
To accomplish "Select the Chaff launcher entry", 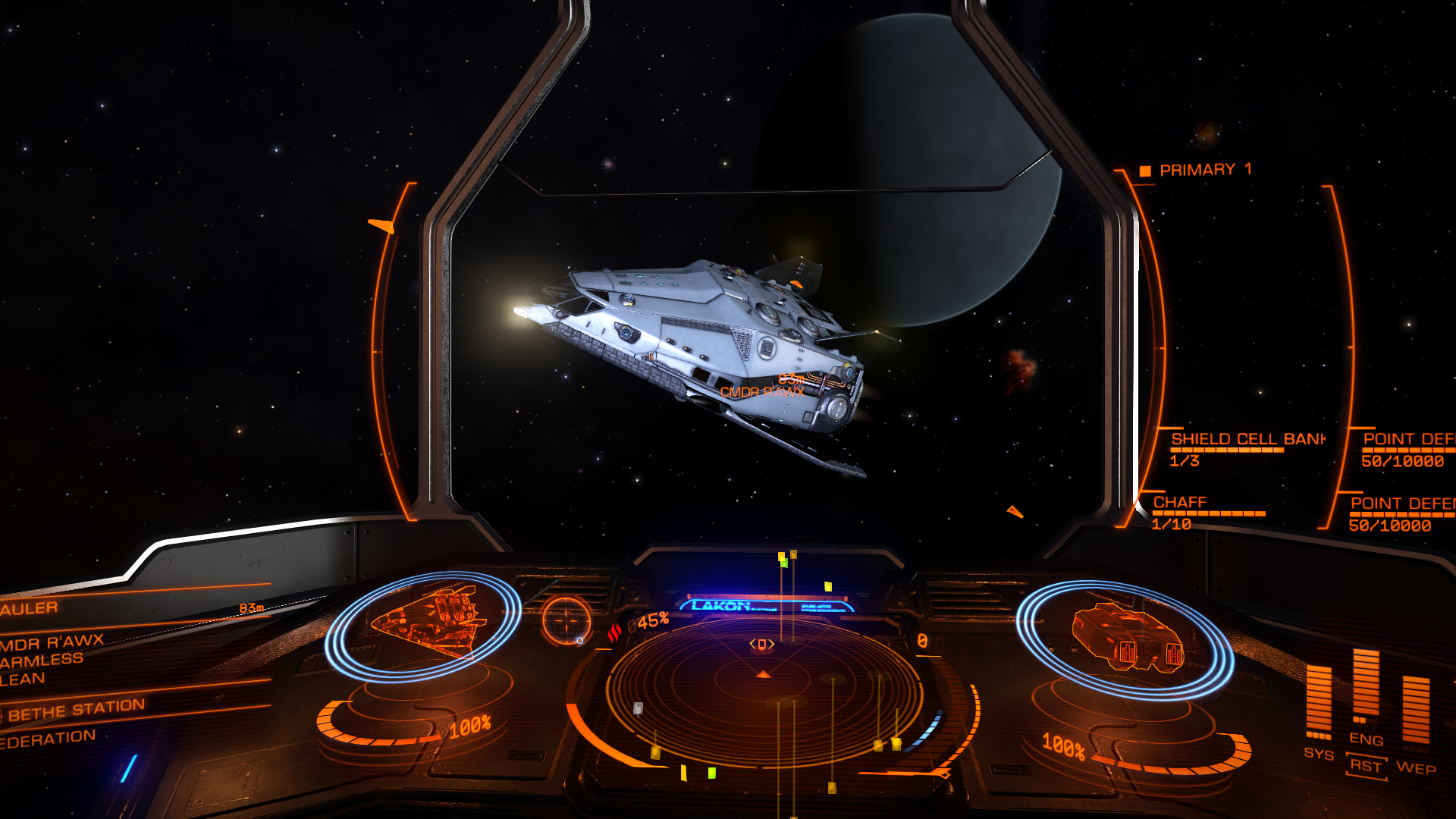I will 1179,503.
